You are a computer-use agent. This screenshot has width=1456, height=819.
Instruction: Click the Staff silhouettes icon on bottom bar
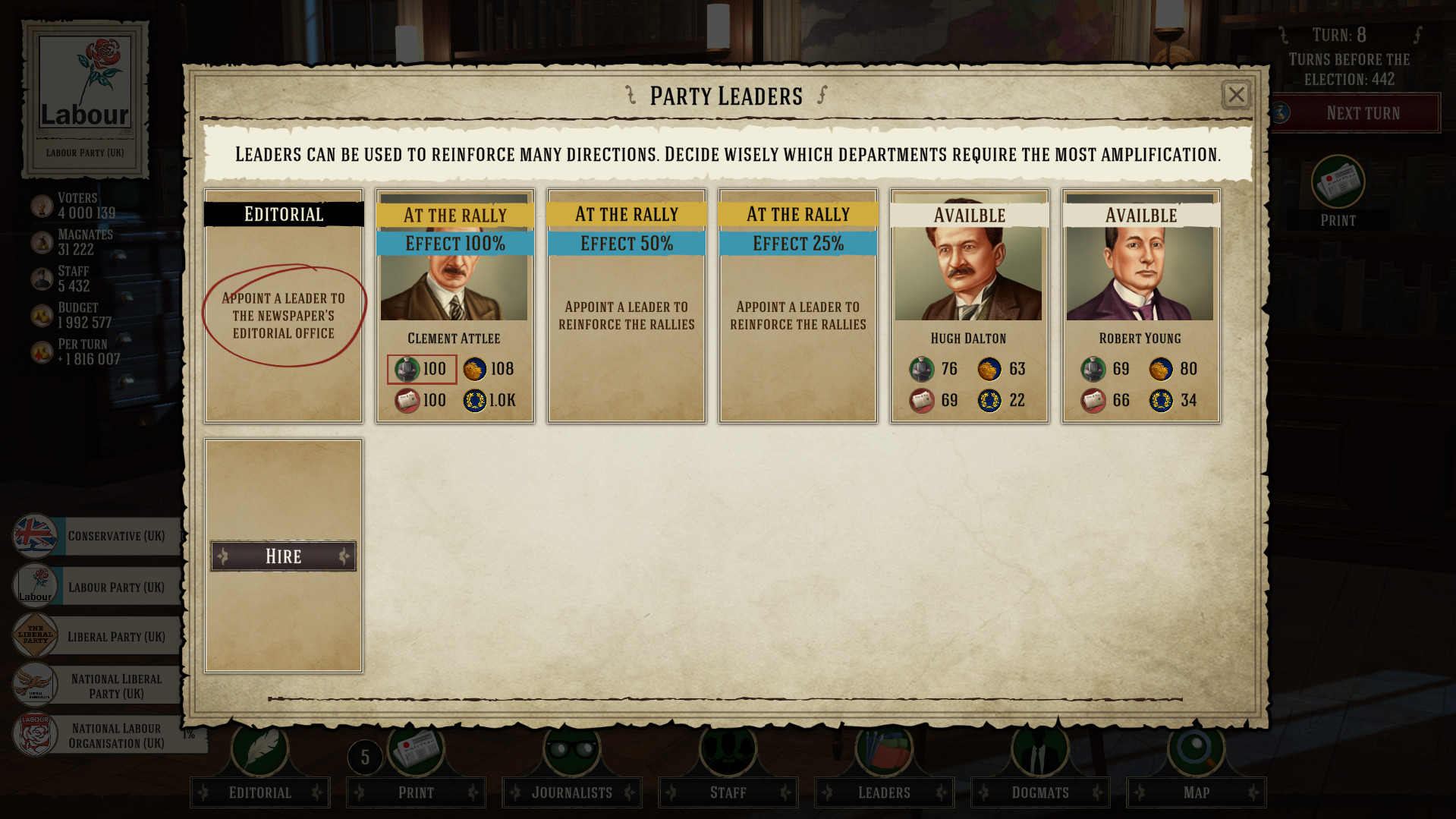727,750
